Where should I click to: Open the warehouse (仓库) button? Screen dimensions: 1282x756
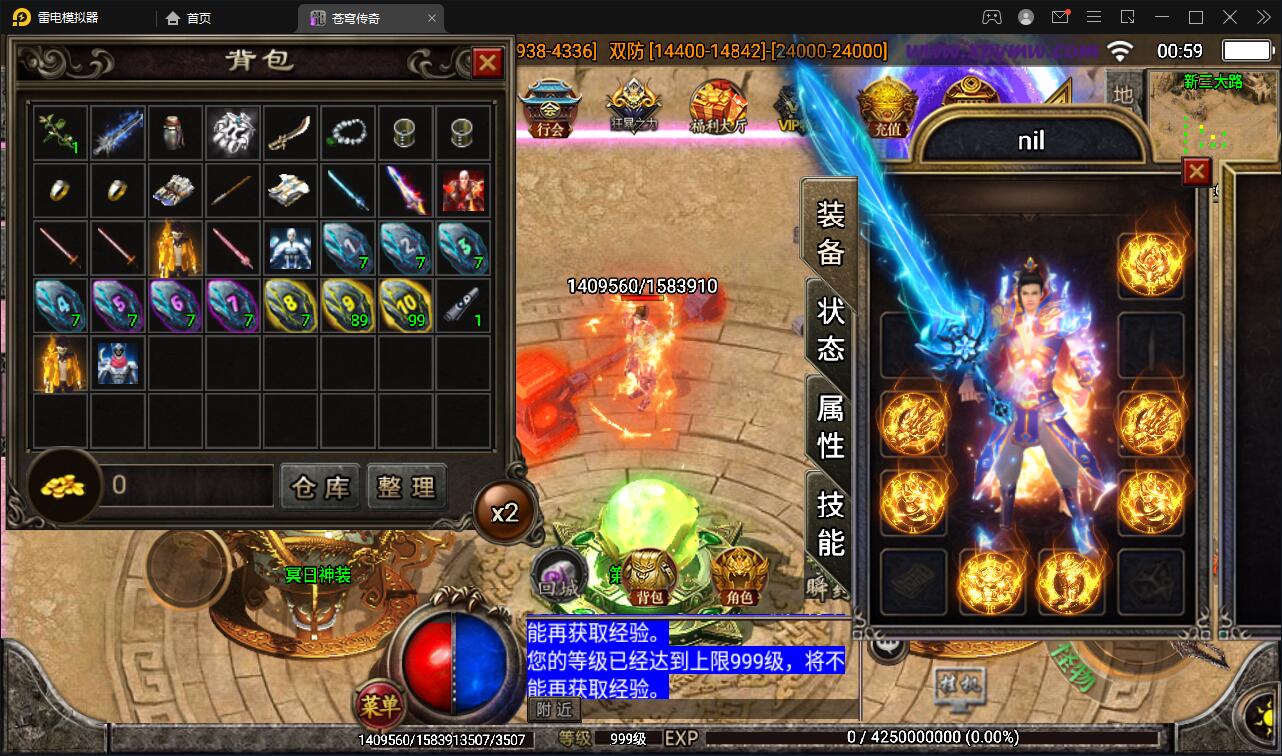tap(320, 487)
